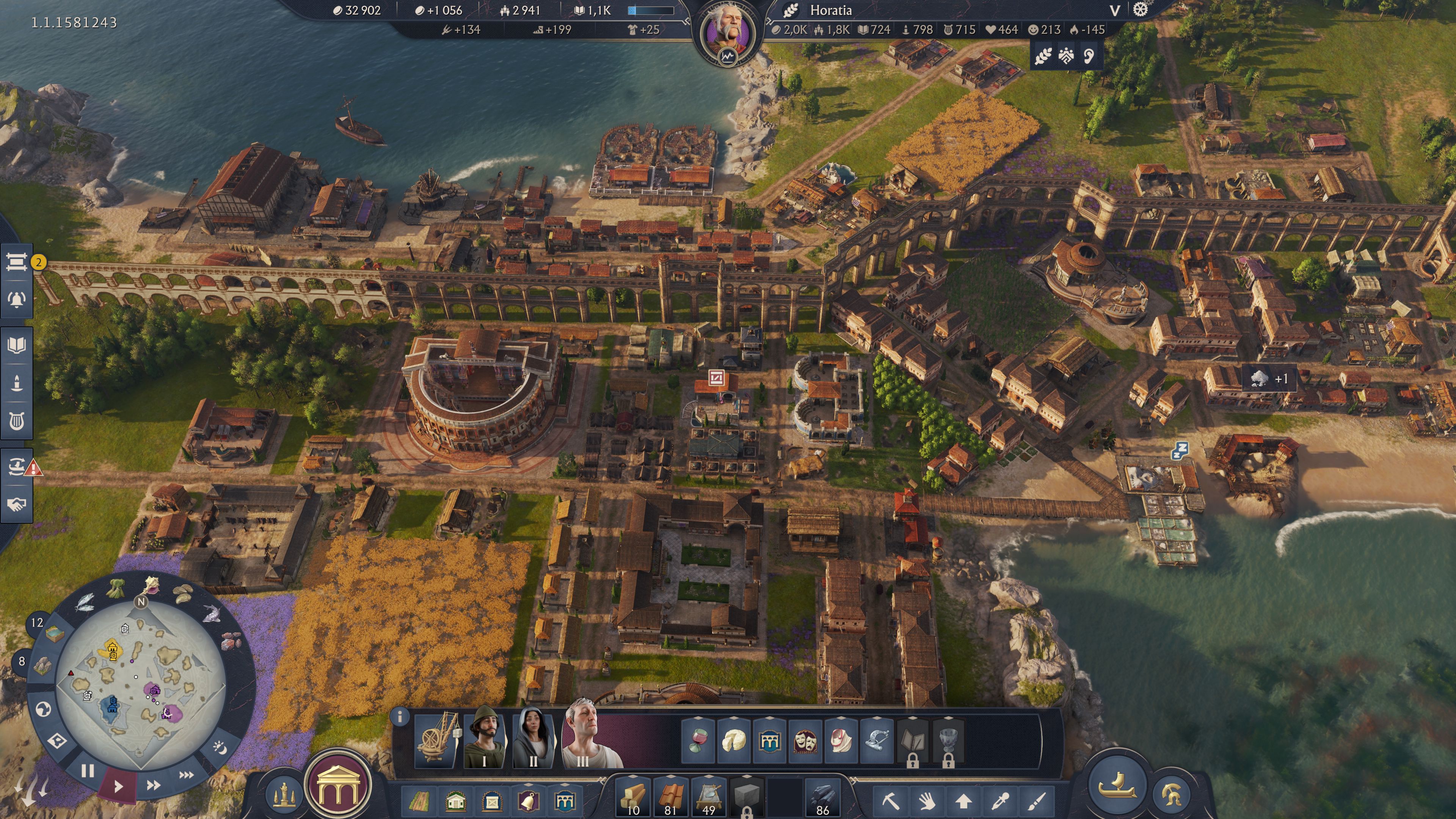Open the handshake diplomacy menu

16,504
